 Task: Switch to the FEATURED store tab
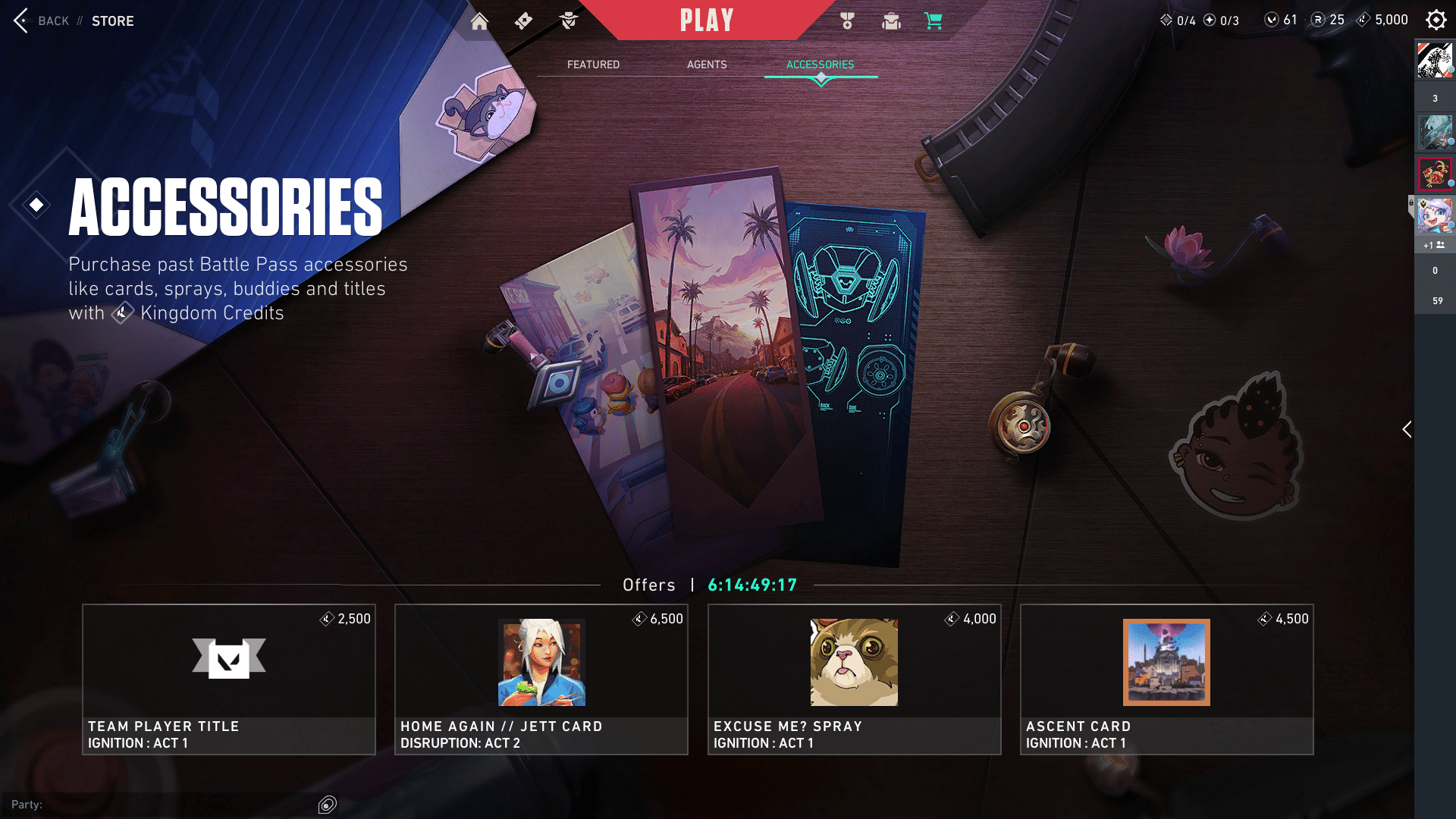[593, 64]
